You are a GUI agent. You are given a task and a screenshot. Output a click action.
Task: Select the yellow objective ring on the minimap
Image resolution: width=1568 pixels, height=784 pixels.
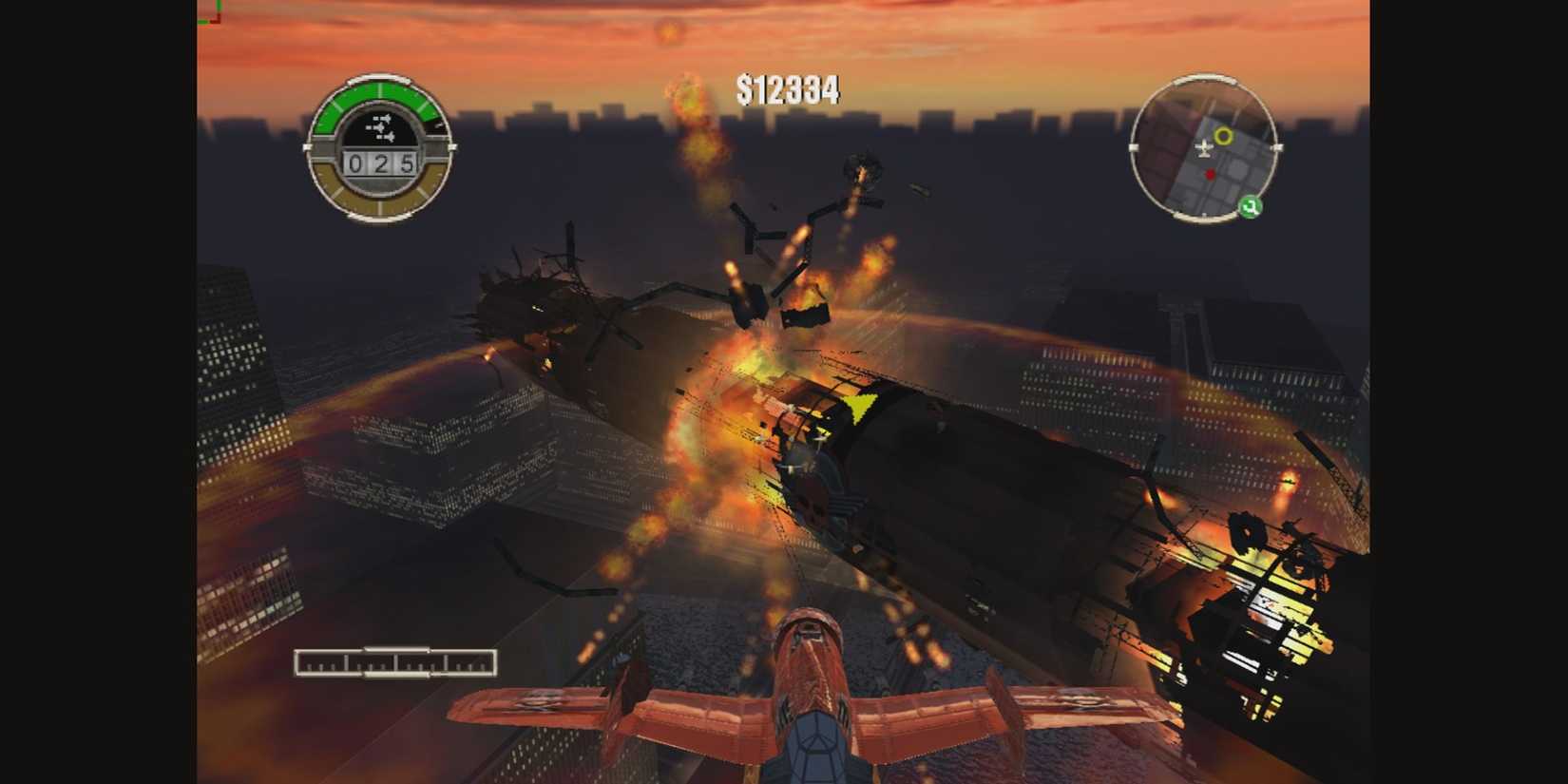(x=1223, y=134)
